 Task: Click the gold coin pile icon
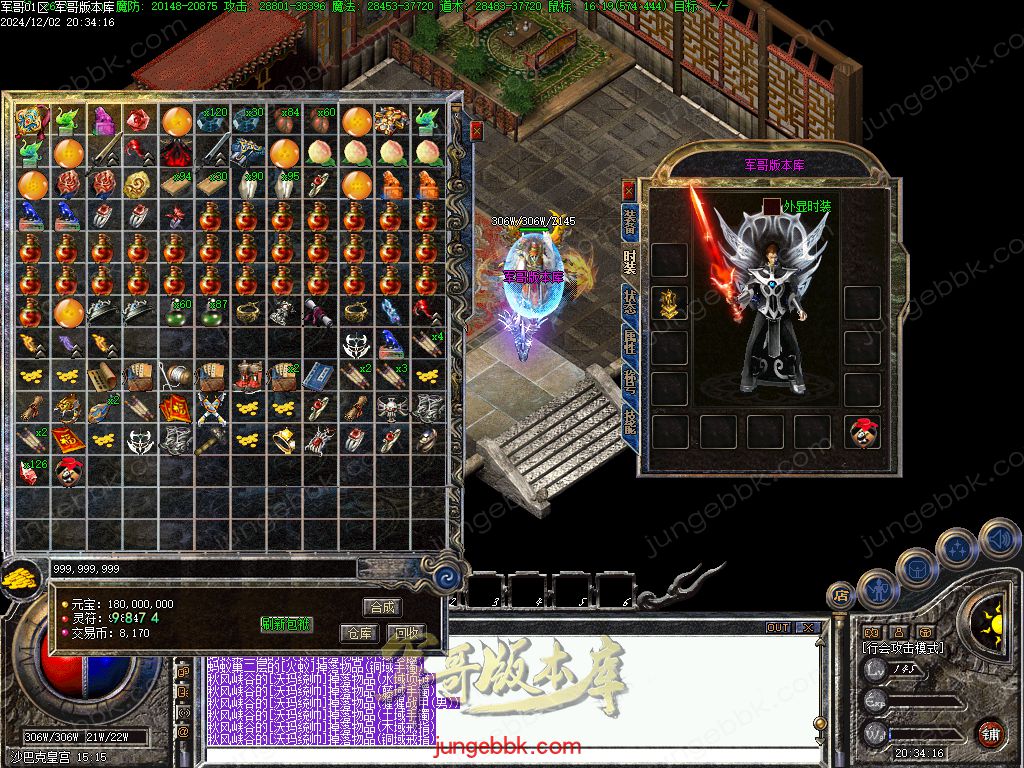coord(18,578)
